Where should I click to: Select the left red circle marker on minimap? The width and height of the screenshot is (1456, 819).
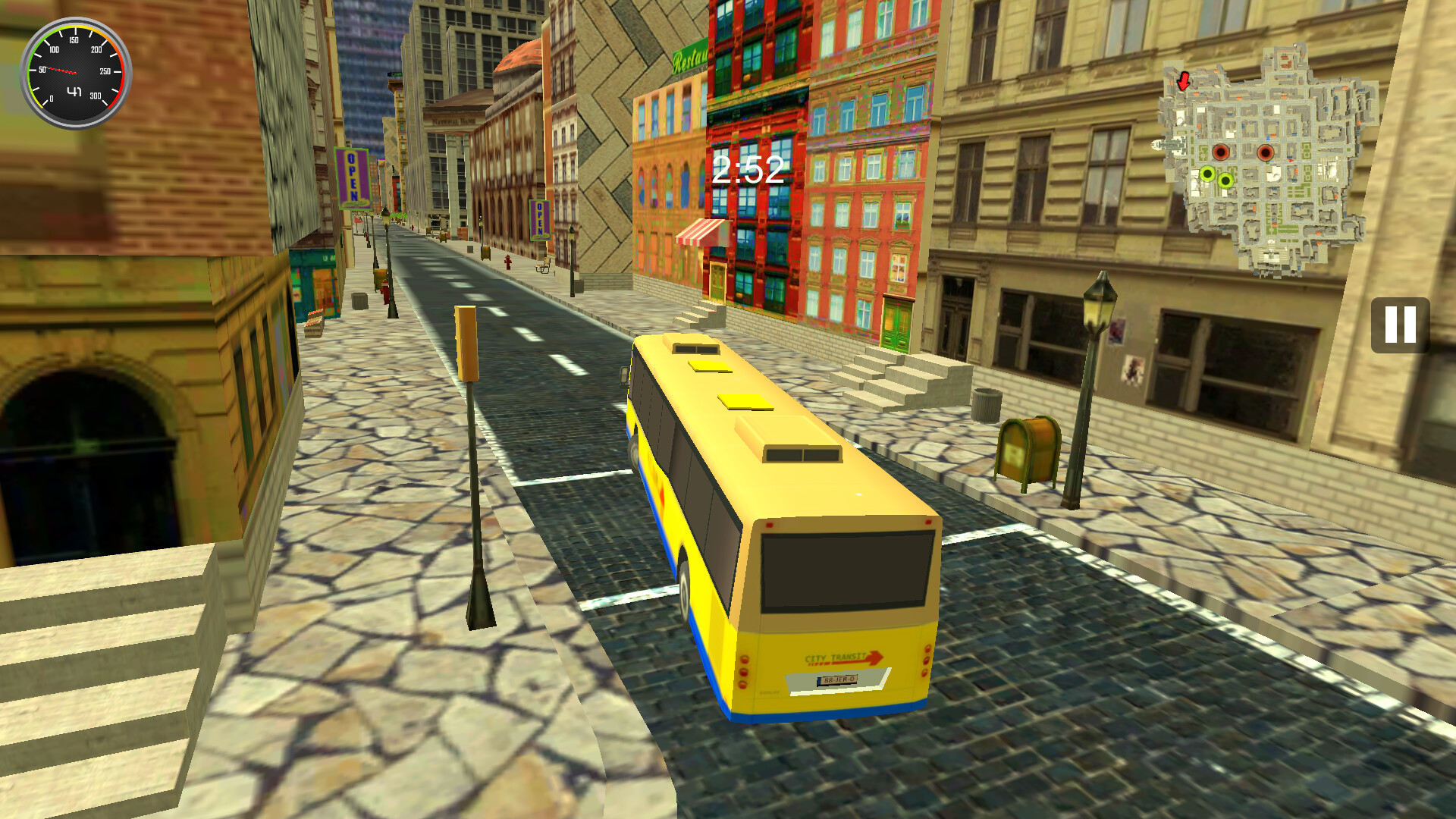pos(1221,152)
